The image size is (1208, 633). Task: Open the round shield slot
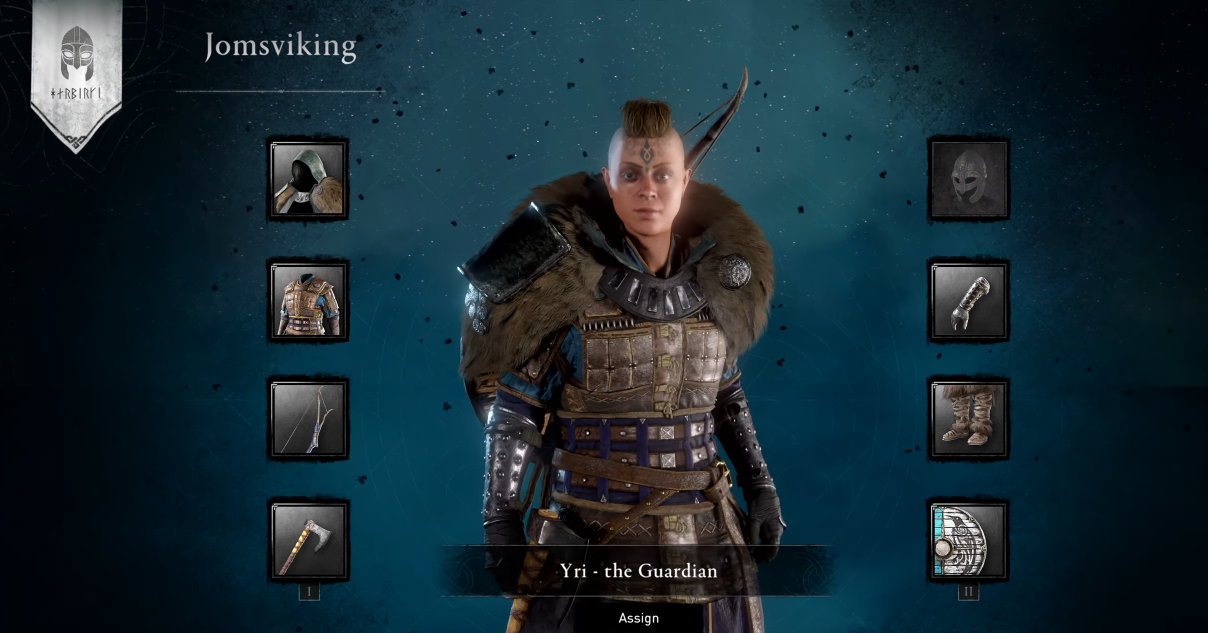pyautogui.click(x=969, y=541)
